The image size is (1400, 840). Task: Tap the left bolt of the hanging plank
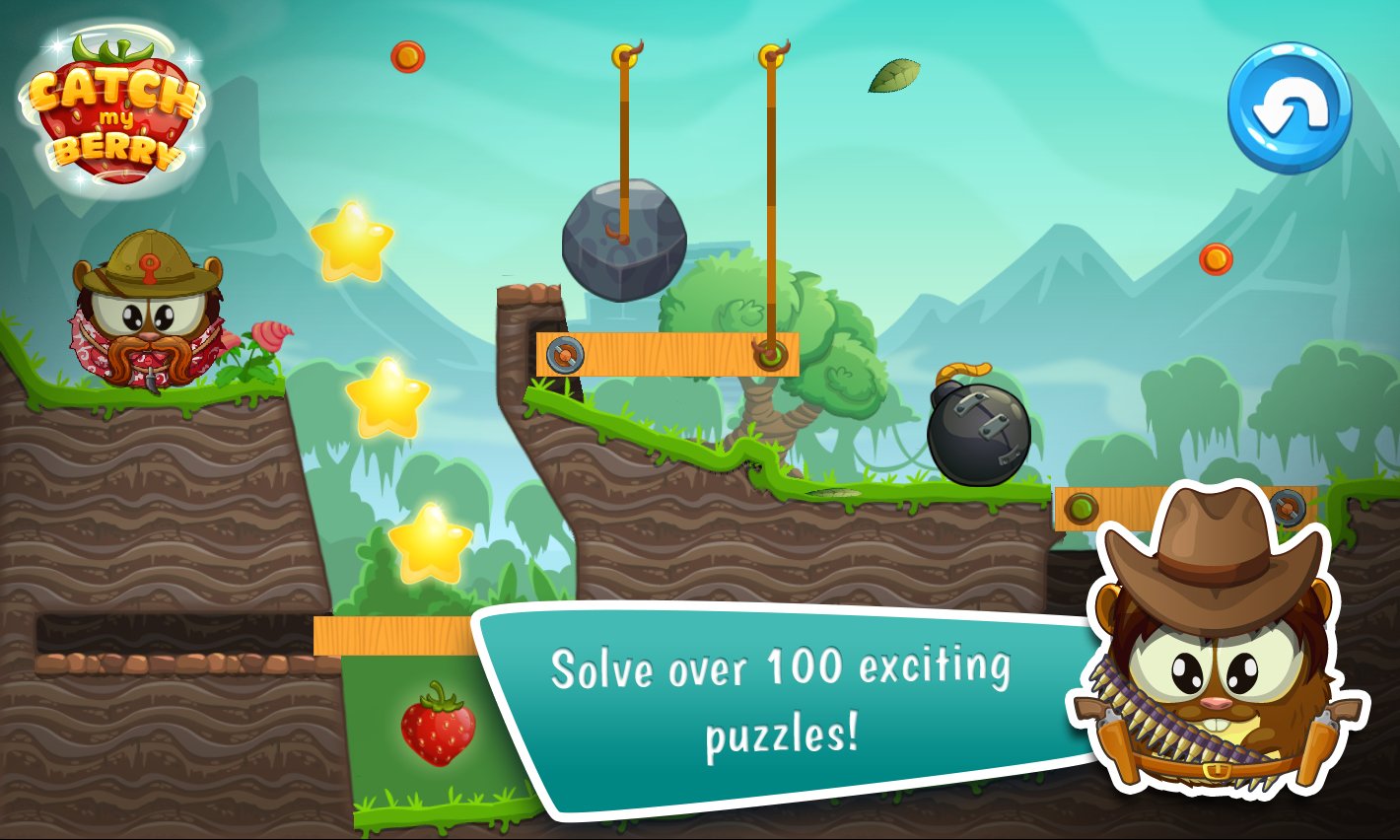pos(565,352)
